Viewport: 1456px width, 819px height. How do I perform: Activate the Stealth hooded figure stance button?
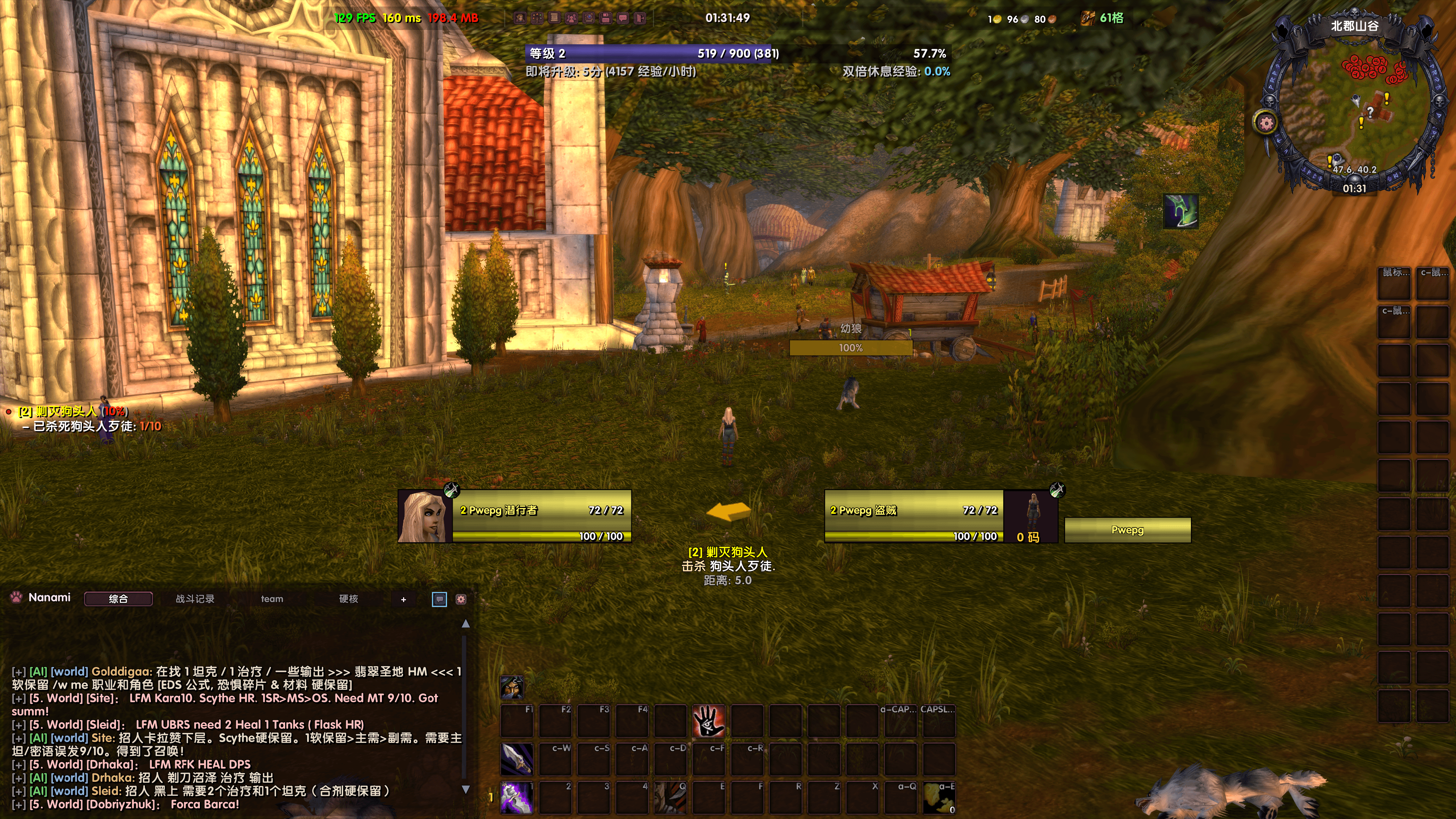coord(511,687)
